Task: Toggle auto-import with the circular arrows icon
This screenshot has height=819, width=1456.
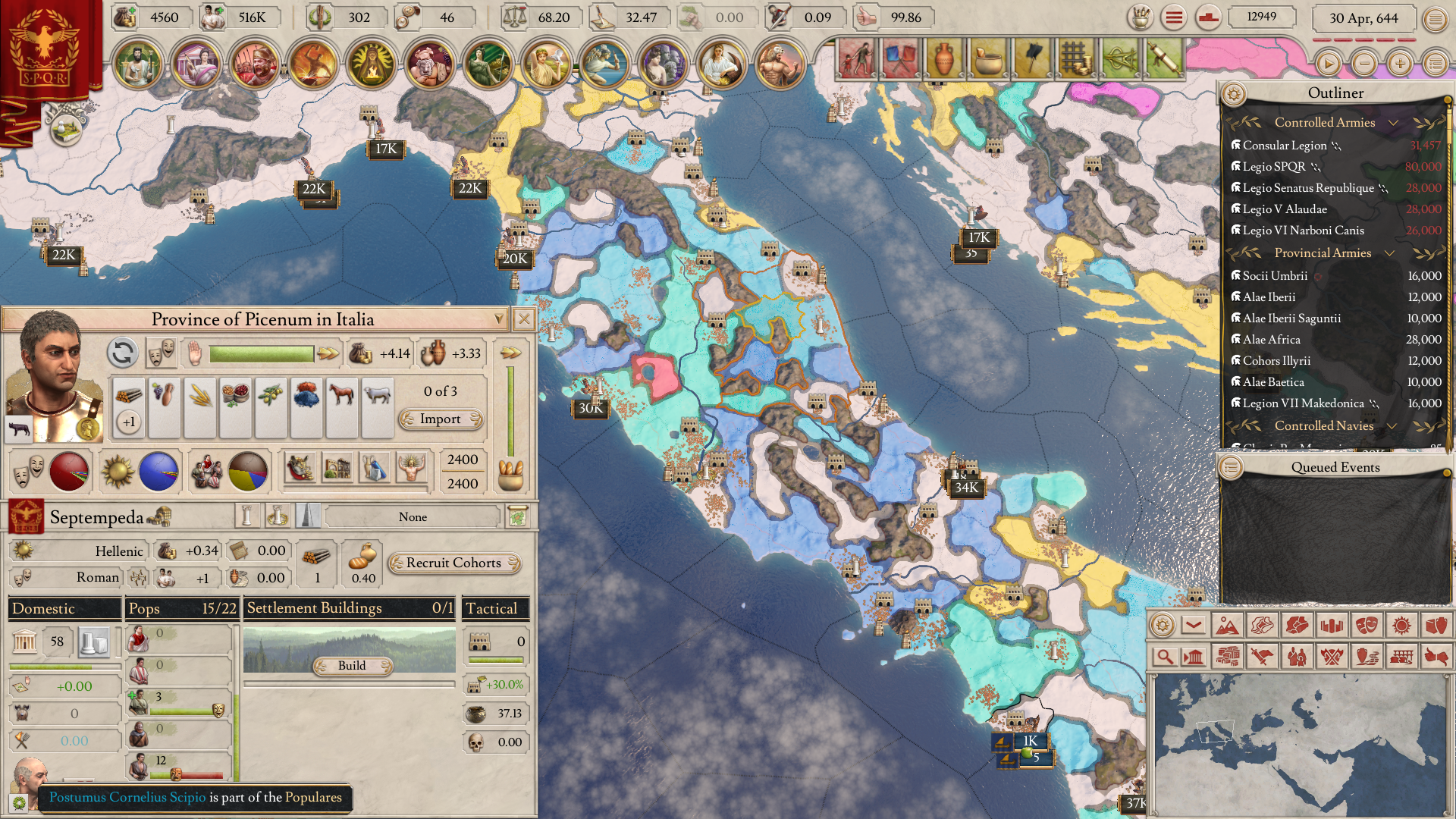Action: (122, 353)
